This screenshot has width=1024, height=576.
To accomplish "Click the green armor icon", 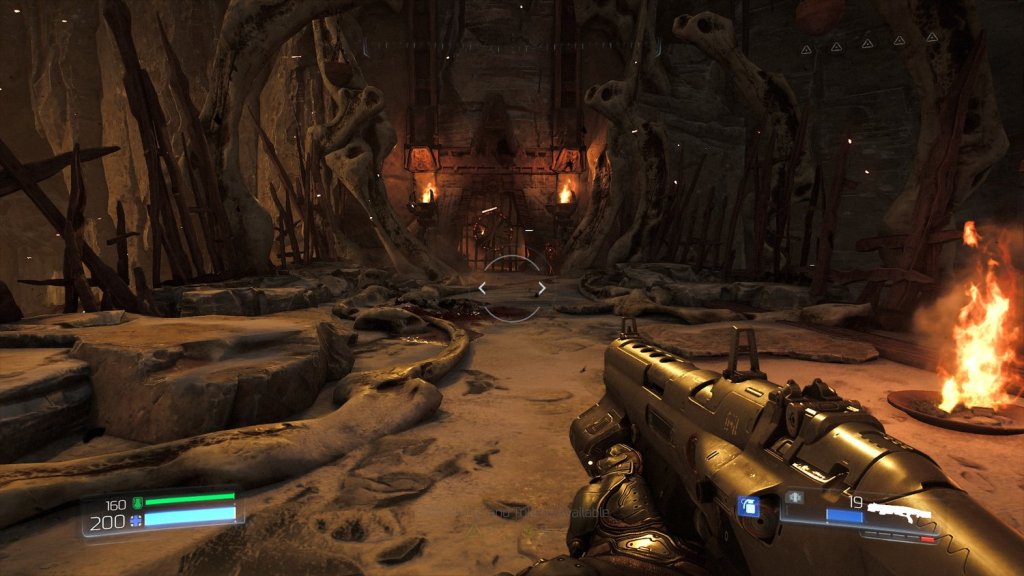I will click(x=138, y=503).
